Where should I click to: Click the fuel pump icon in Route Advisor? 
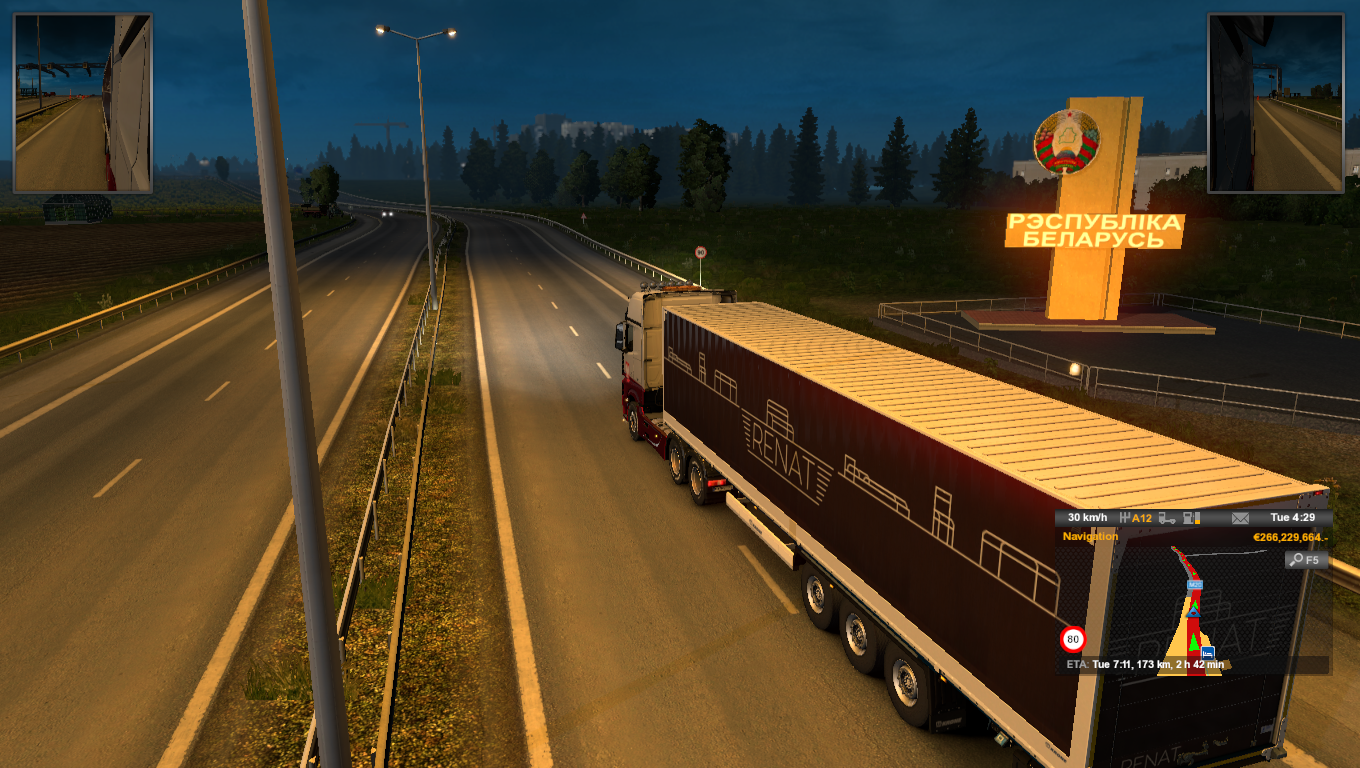click(x=1190, y=518)
